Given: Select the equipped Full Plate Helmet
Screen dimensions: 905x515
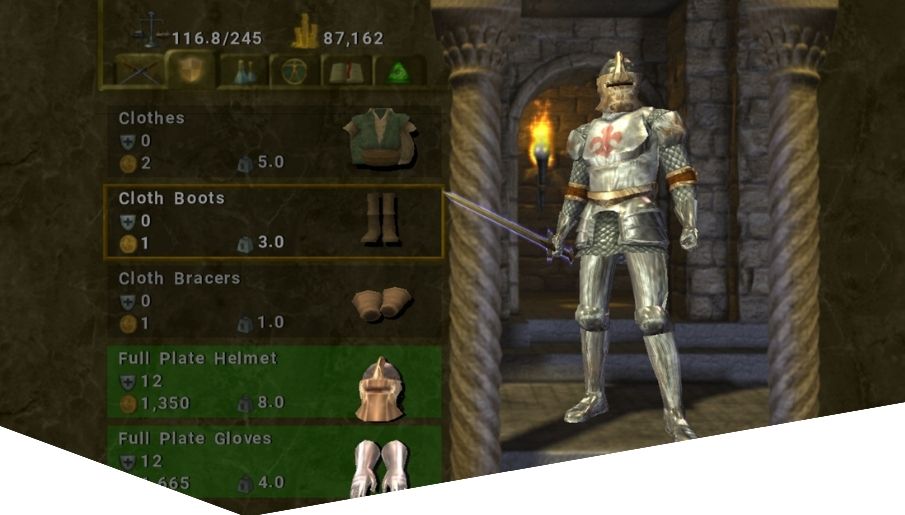Looking at the screenshot, I should (x=273, y=381).
